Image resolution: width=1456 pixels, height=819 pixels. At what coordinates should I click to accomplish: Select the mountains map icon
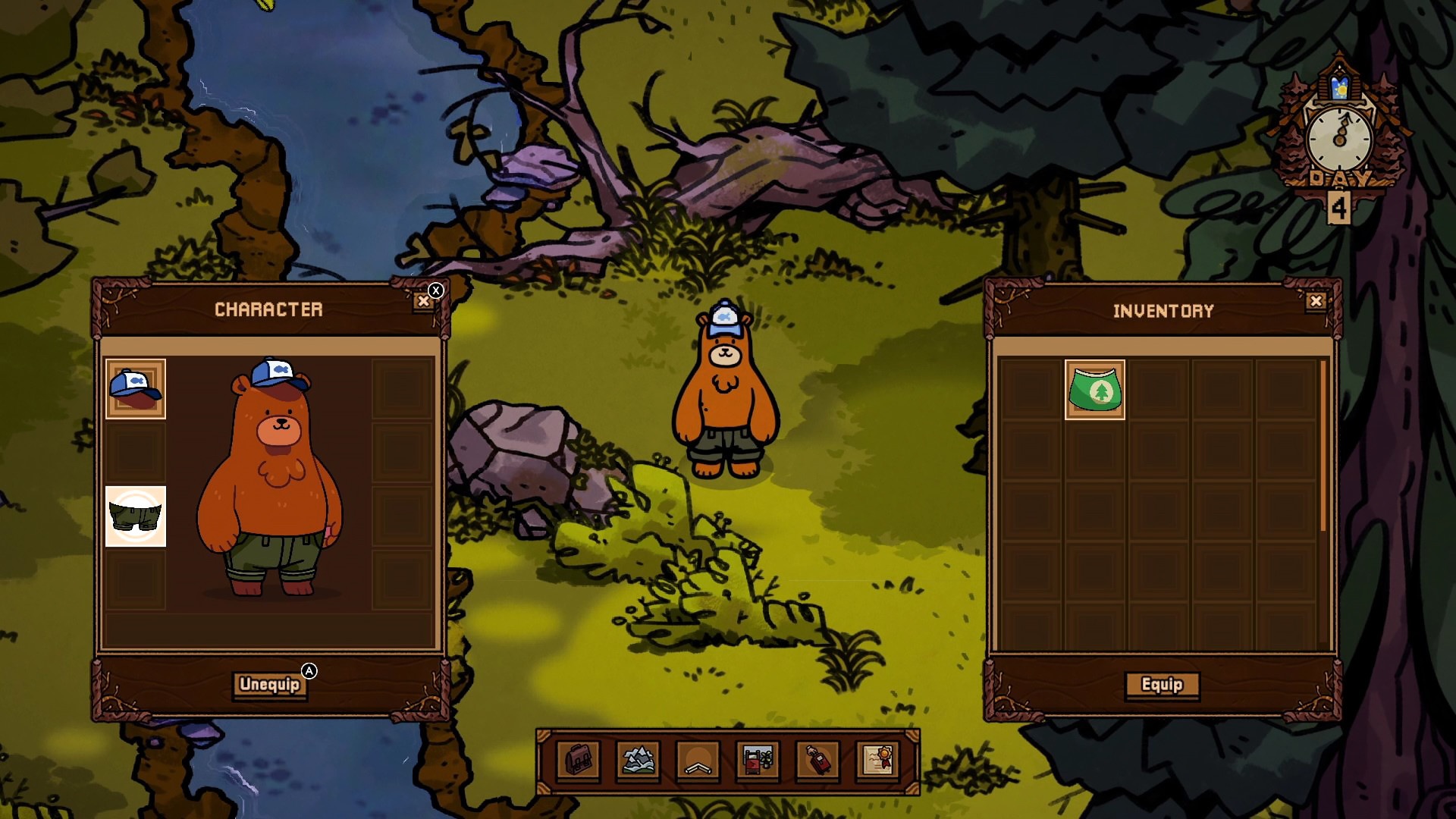tap(637, 759)
